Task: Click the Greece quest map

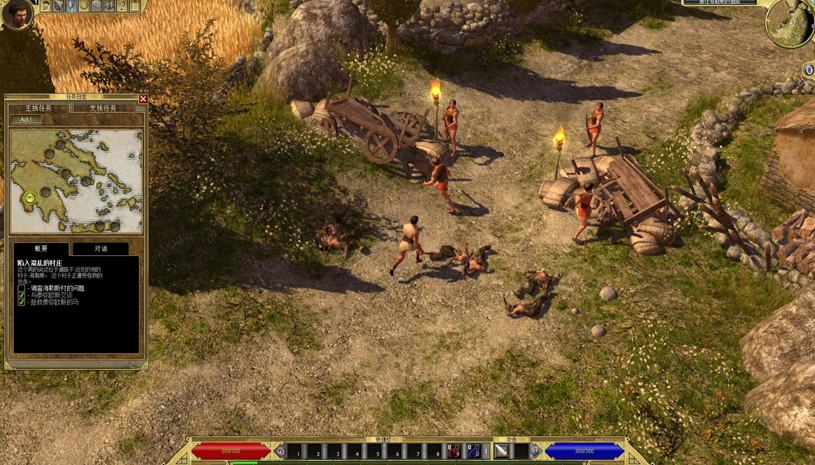Action: 76,181
